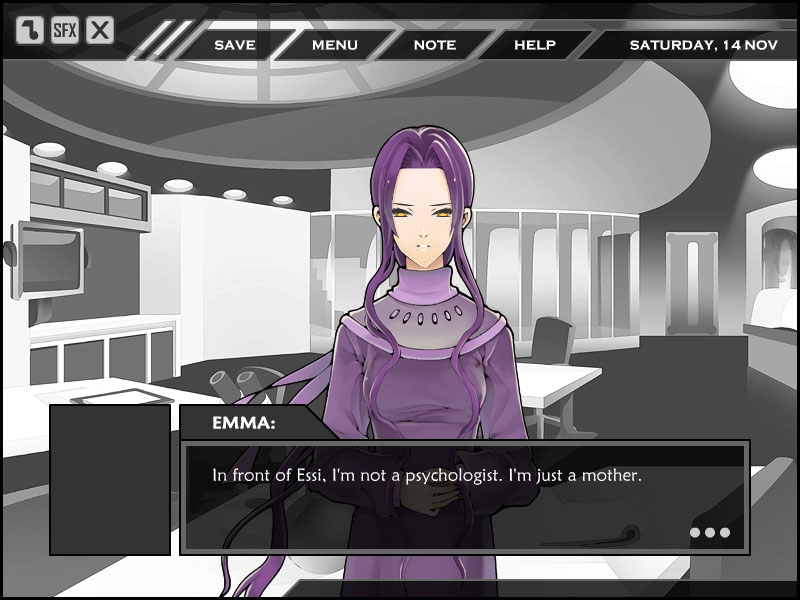Open the SAVE screen

(x=234, y=45)
